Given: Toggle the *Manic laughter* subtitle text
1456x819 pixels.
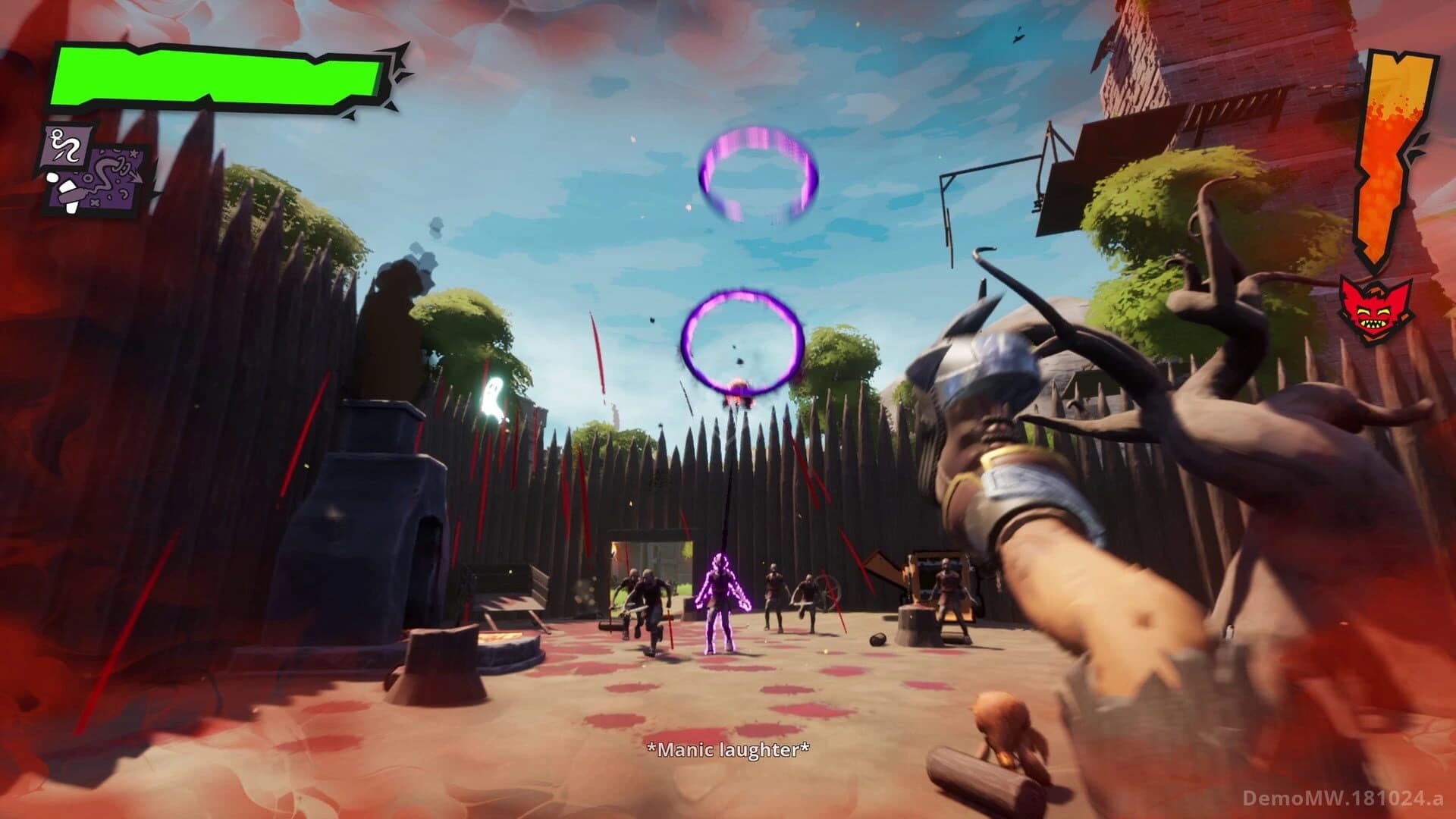Looking at the screenshot, I should tap(729, 750).
